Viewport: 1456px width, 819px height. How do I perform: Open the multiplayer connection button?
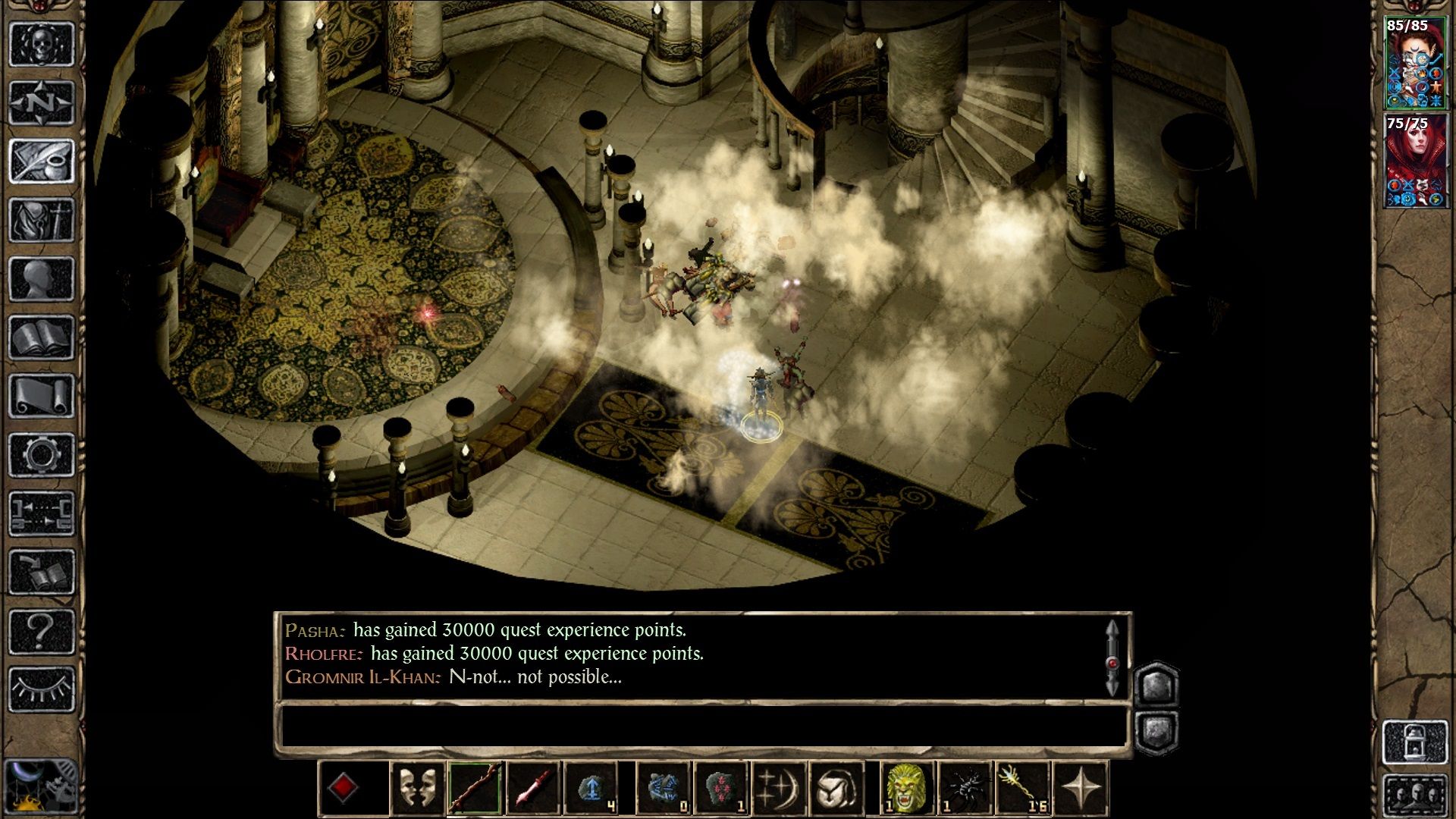(42, 513)
